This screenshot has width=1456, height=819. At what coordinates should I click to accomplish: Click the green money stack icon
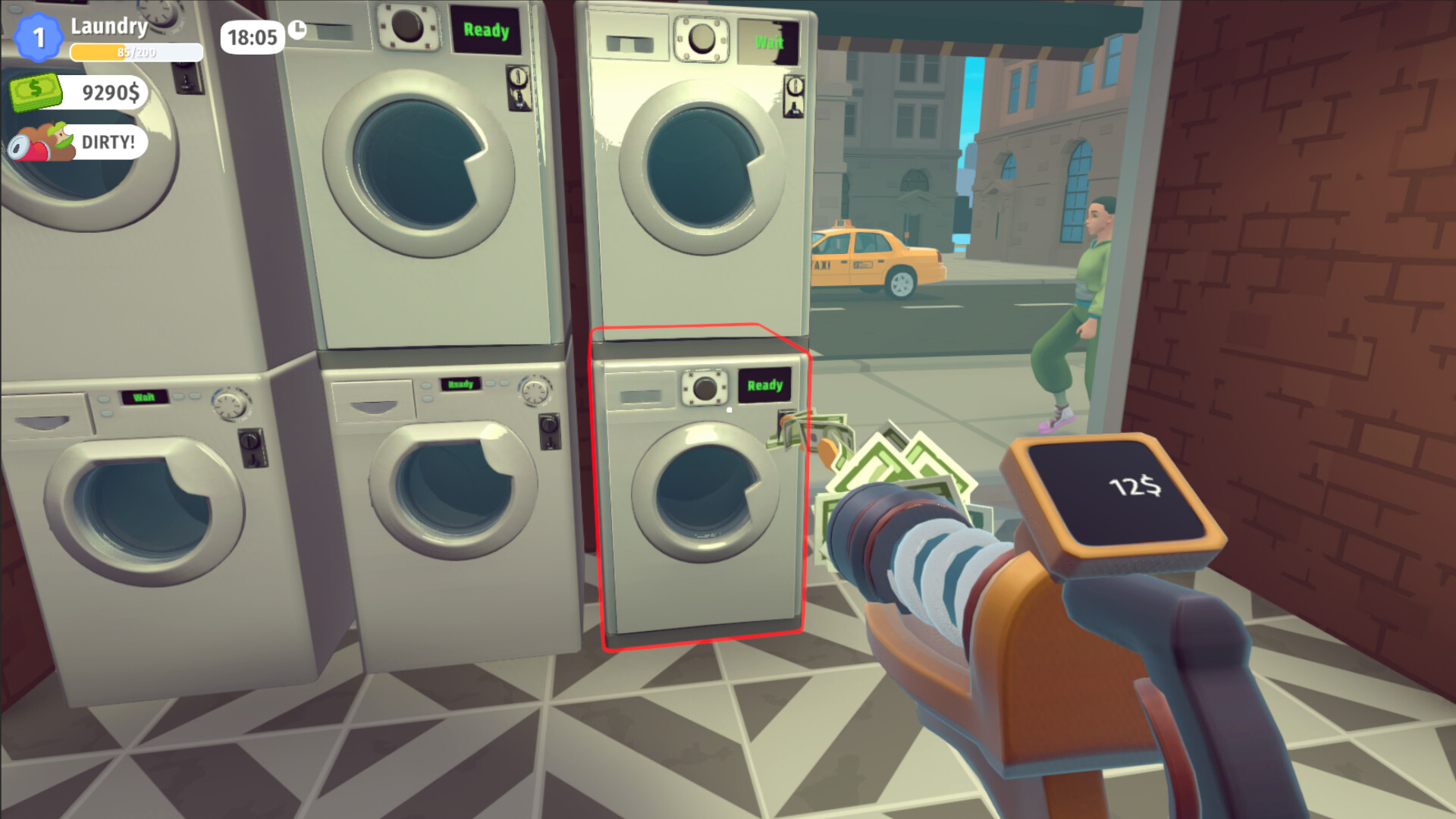(x=36, y=91)
